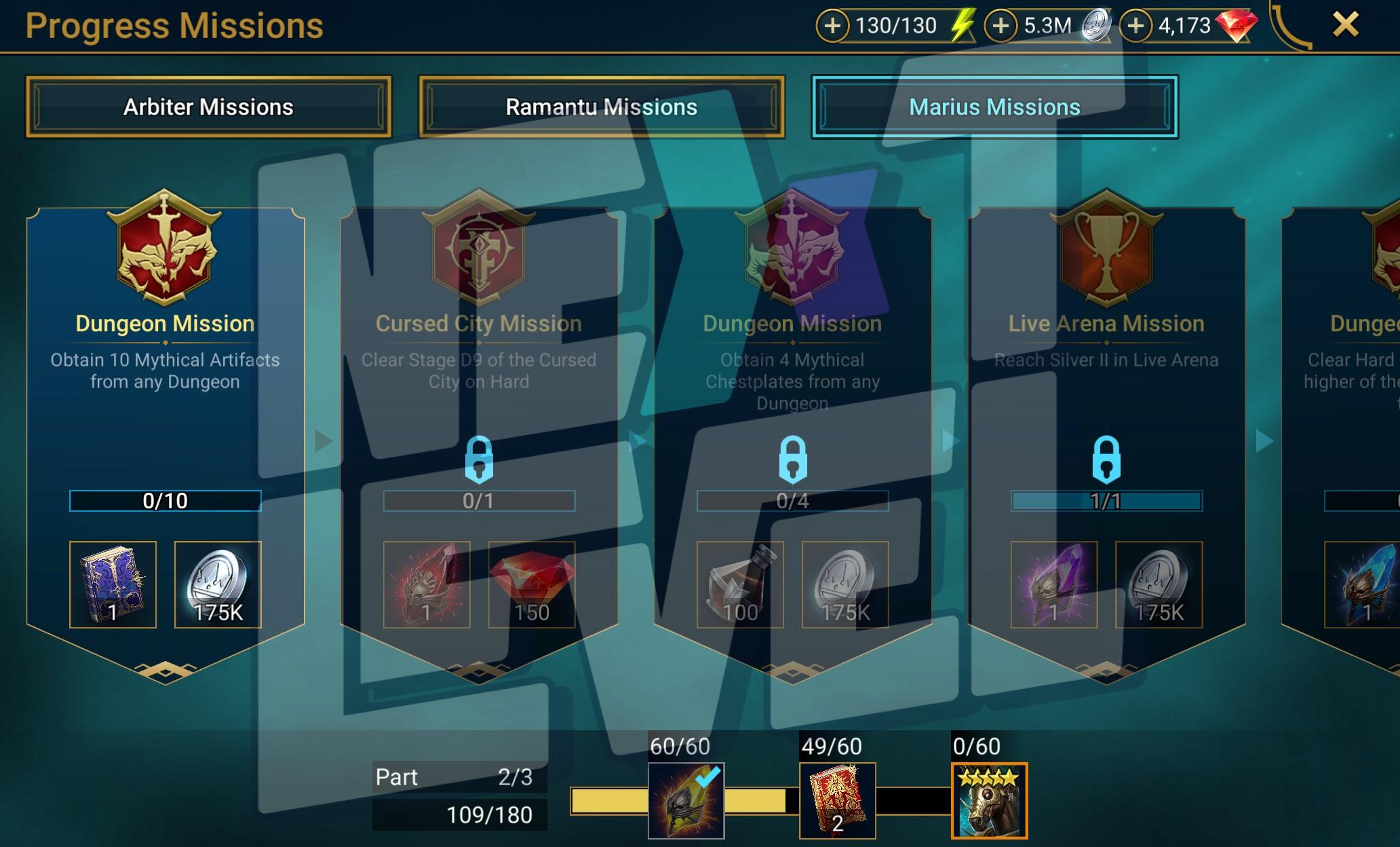Select the Marius Missions tab
Viewport: 1400px width, 847px height.
(994, 107)
